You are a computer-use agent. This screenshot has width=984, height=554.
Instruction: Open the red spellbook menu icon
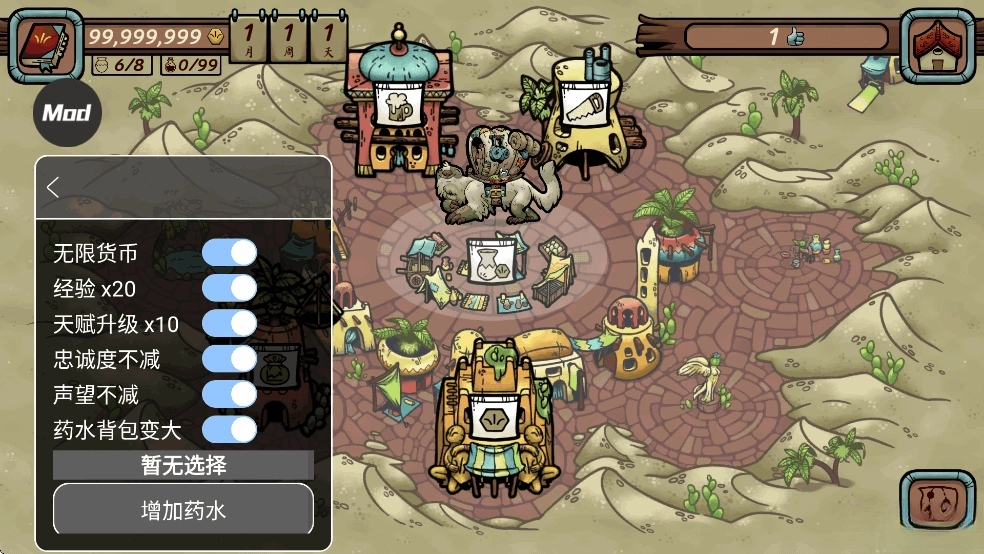click(46, 44)
